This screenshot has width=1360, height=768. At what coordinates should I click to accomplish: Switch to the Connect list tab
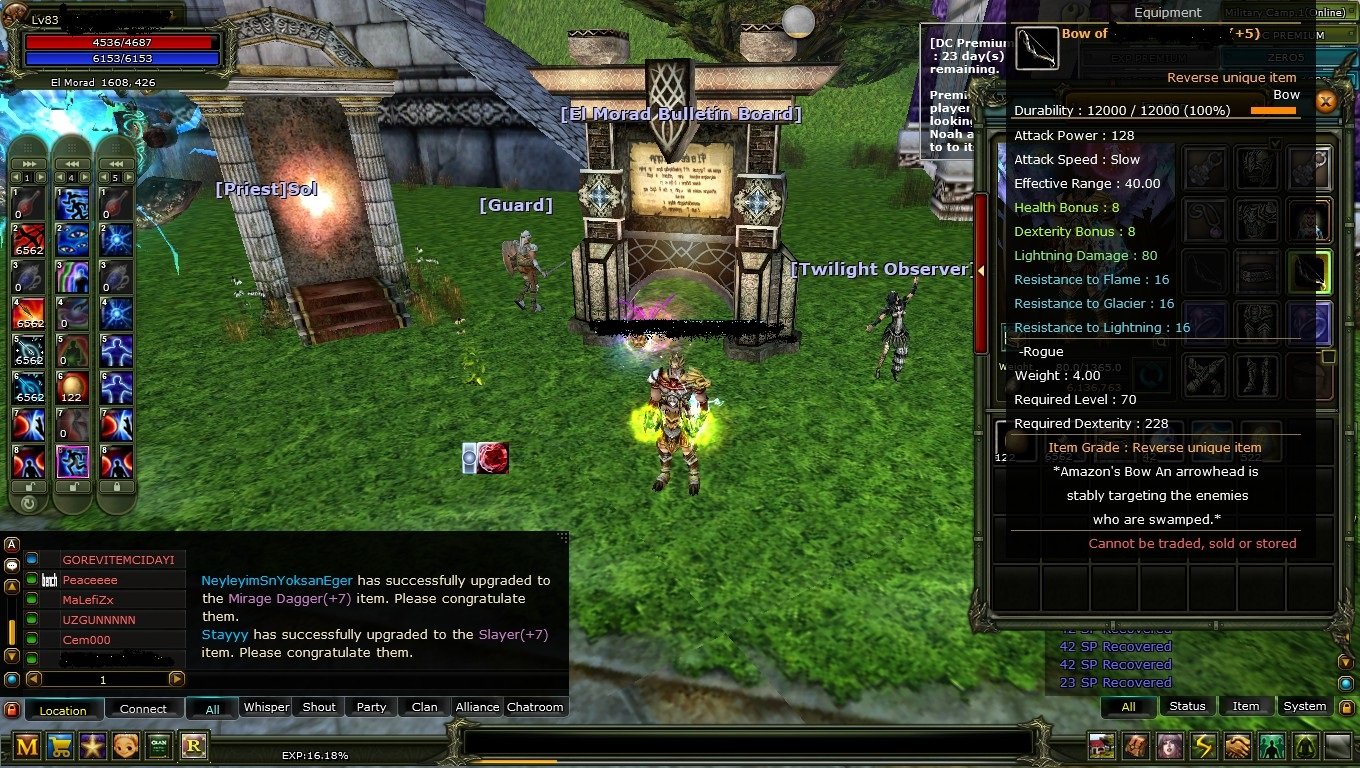tap(143, 709)
